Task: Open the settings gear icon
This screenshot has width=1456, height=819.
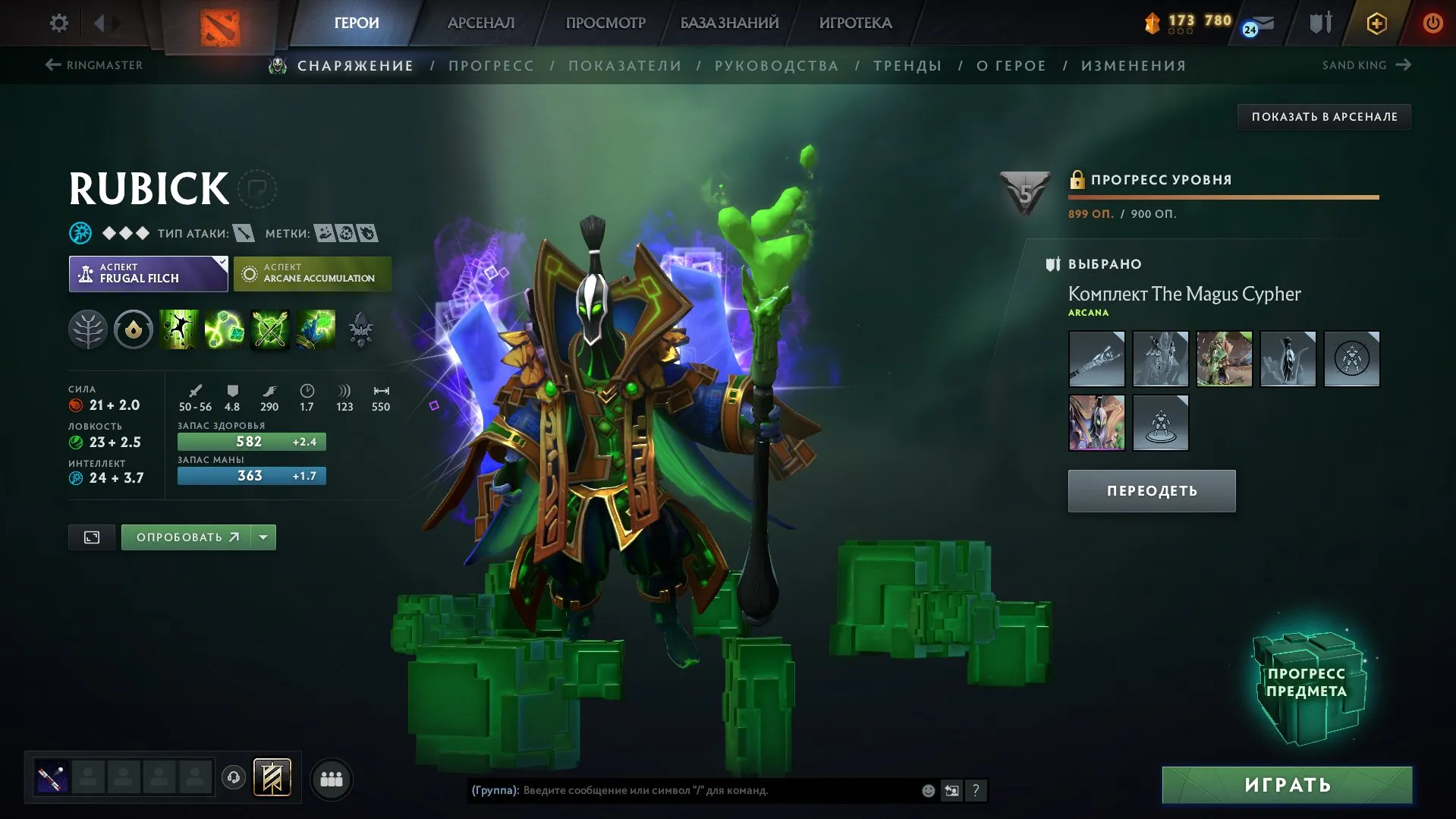Action: pyautogui.click(x=58, y=22)
